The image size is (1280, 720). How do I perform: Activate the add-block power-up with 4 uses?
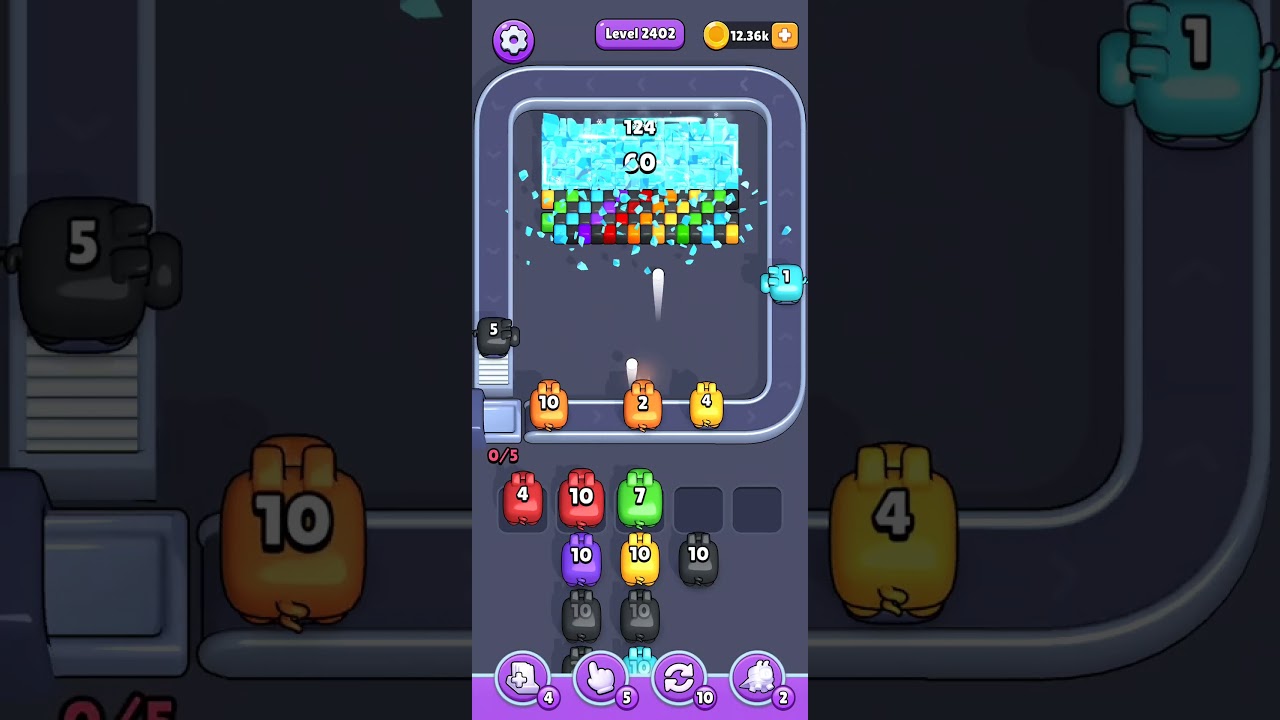[521, 677]
